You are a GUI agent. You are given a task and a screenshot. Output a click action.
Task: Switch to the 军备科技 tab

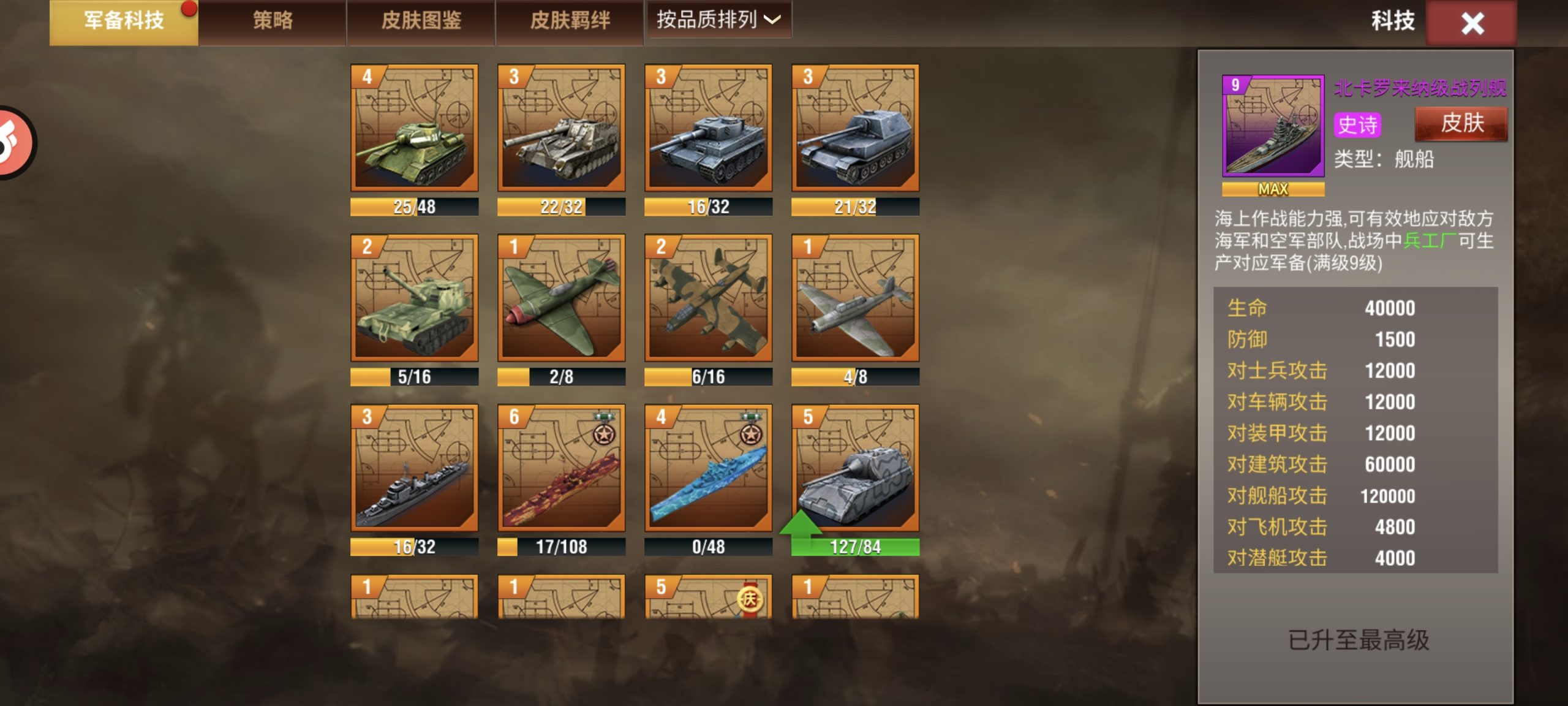coord(124,21)
